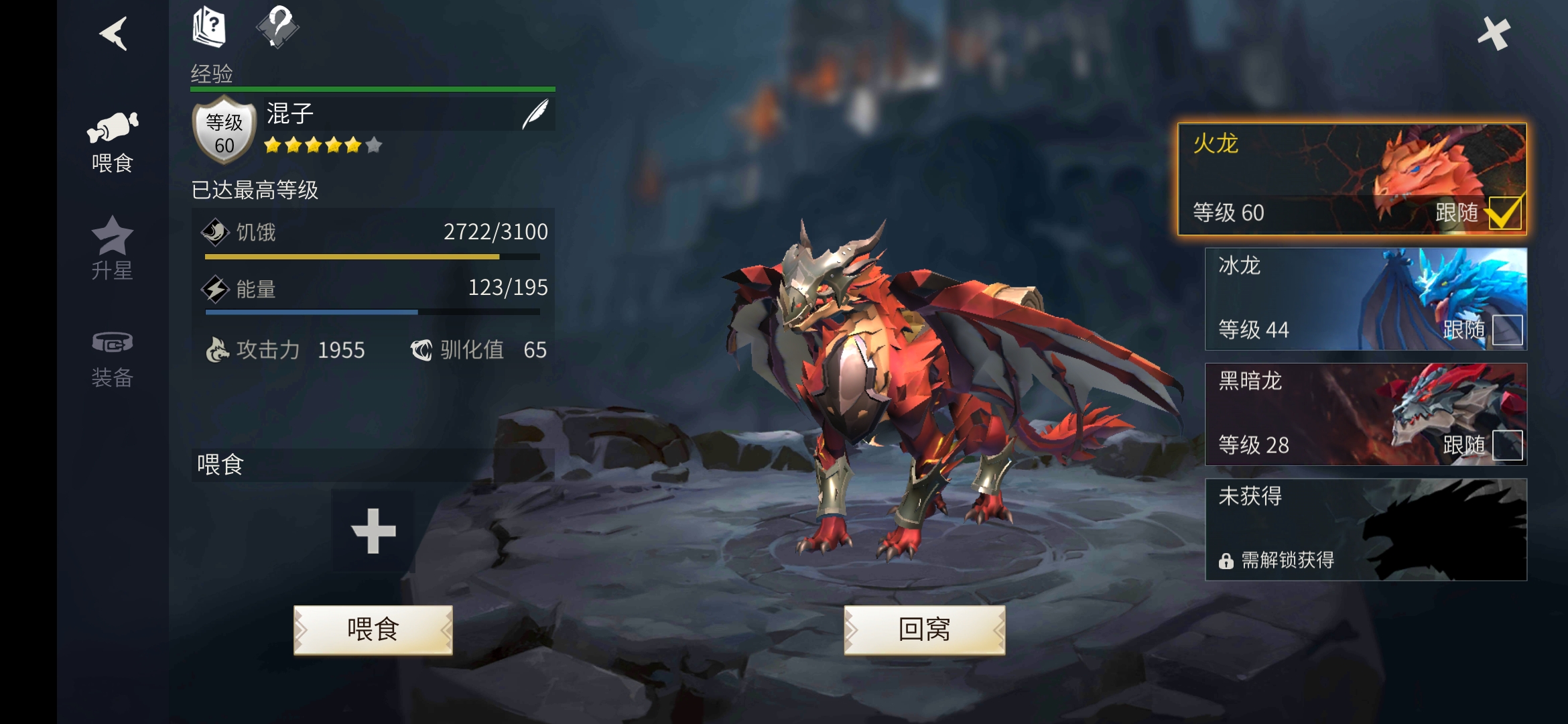Click the energy progress bar
Screen dimensions: 1568x724
point(371,310)
